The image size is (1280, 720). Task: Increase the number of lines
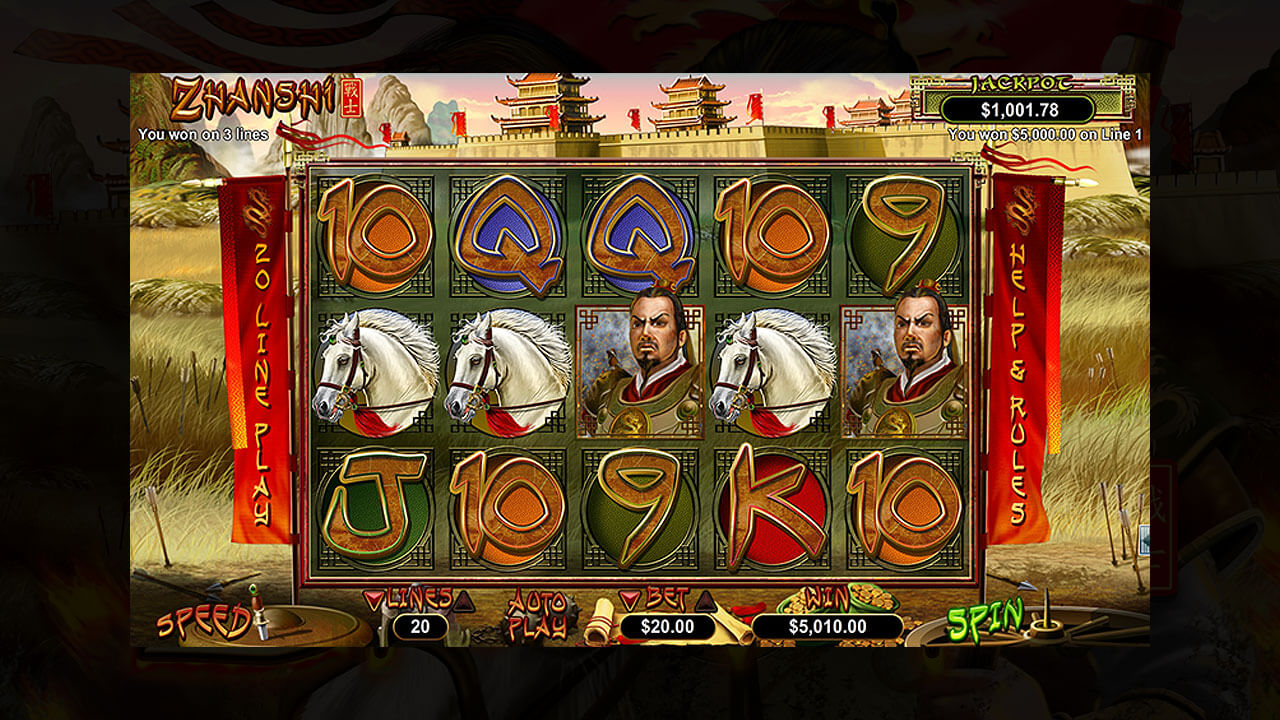[463, 600]
